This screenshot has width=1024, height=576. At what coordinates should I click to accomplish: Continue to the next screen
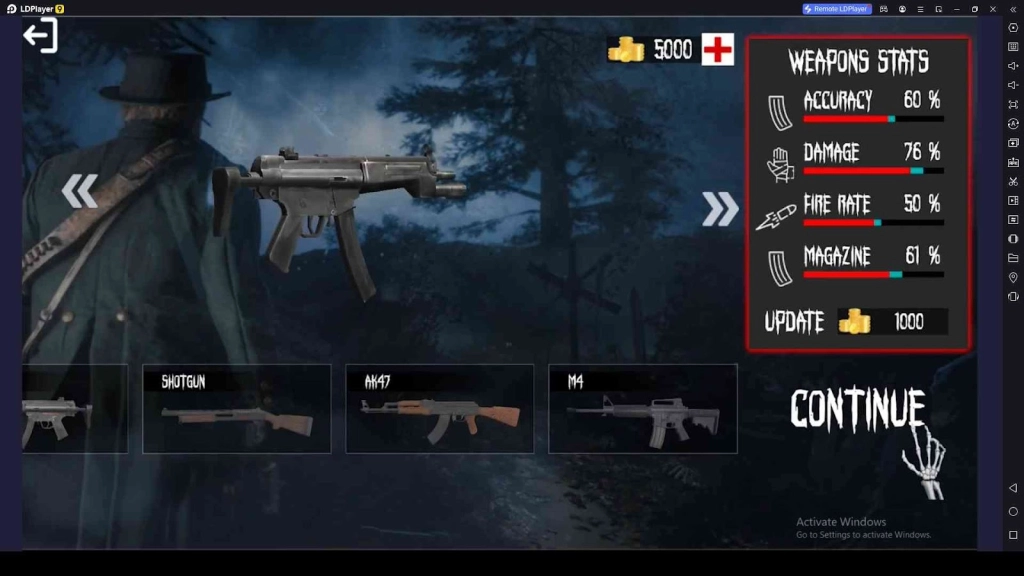pyautogui.click(x=858, y=408)
